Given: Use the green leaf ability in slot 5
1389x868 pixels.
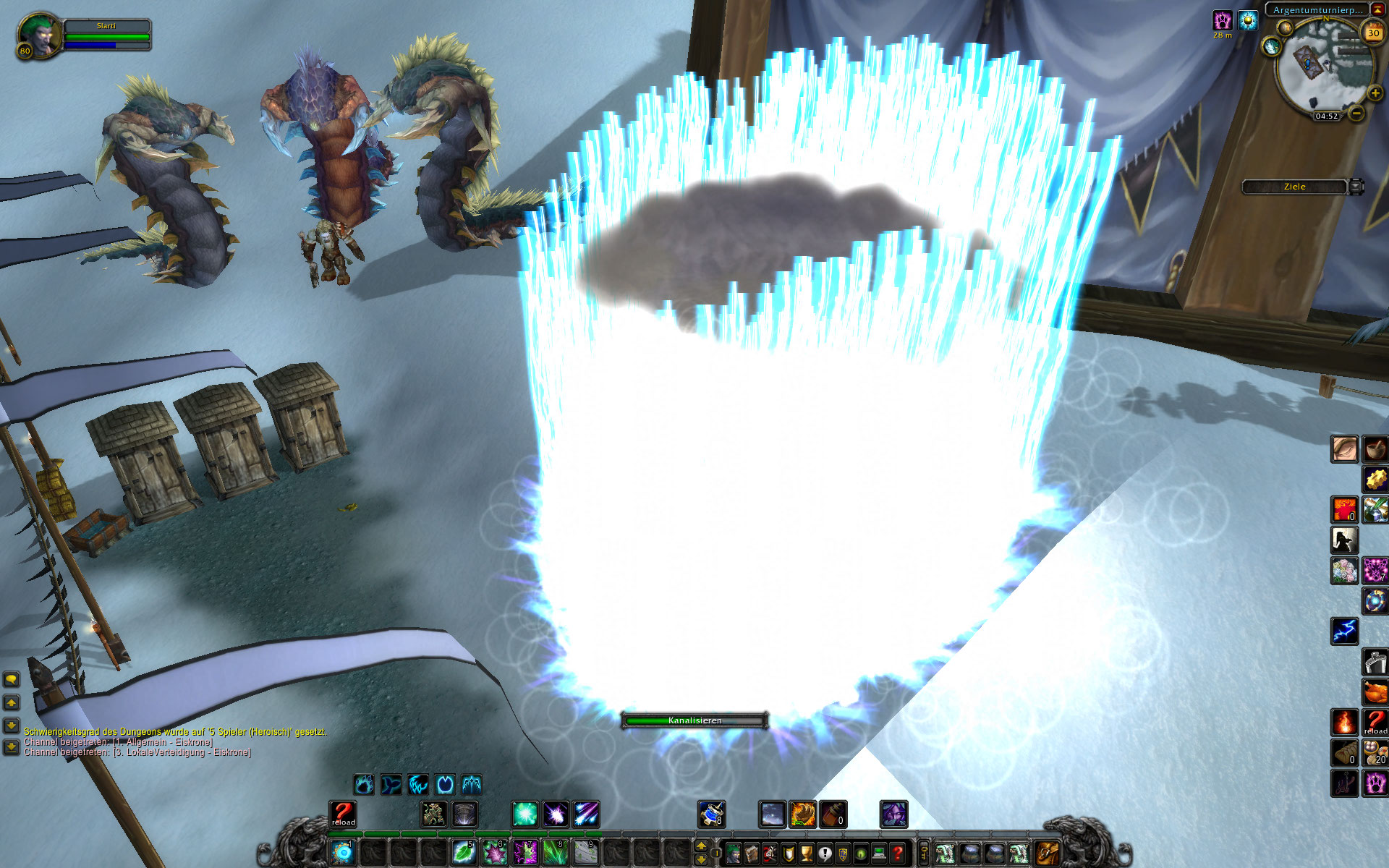Looking at the screenshot, I should 463,853.
